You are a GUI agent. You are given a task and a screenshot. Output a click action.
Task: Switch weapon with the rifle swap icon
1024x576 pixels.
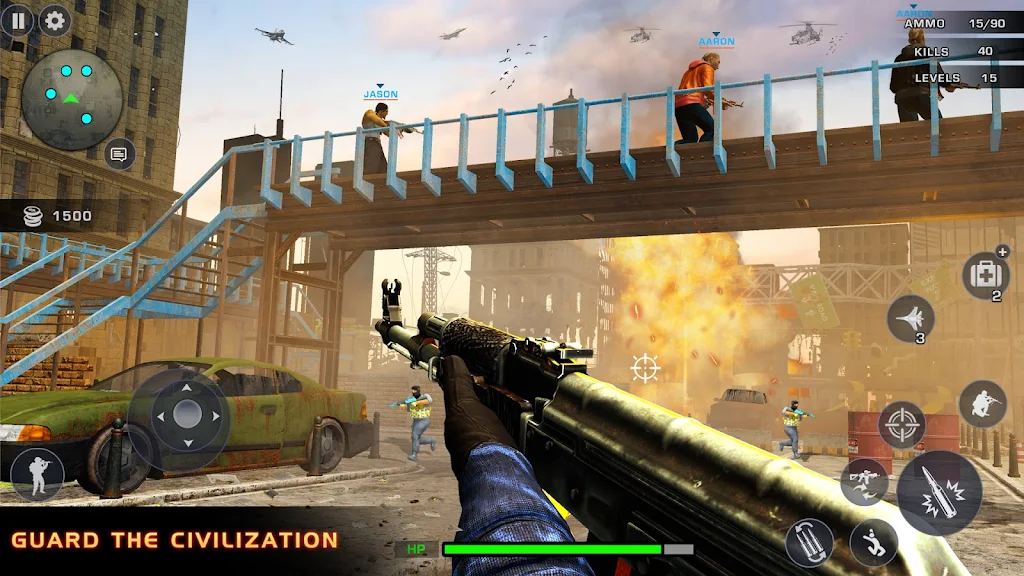click(x=864, y=482)
